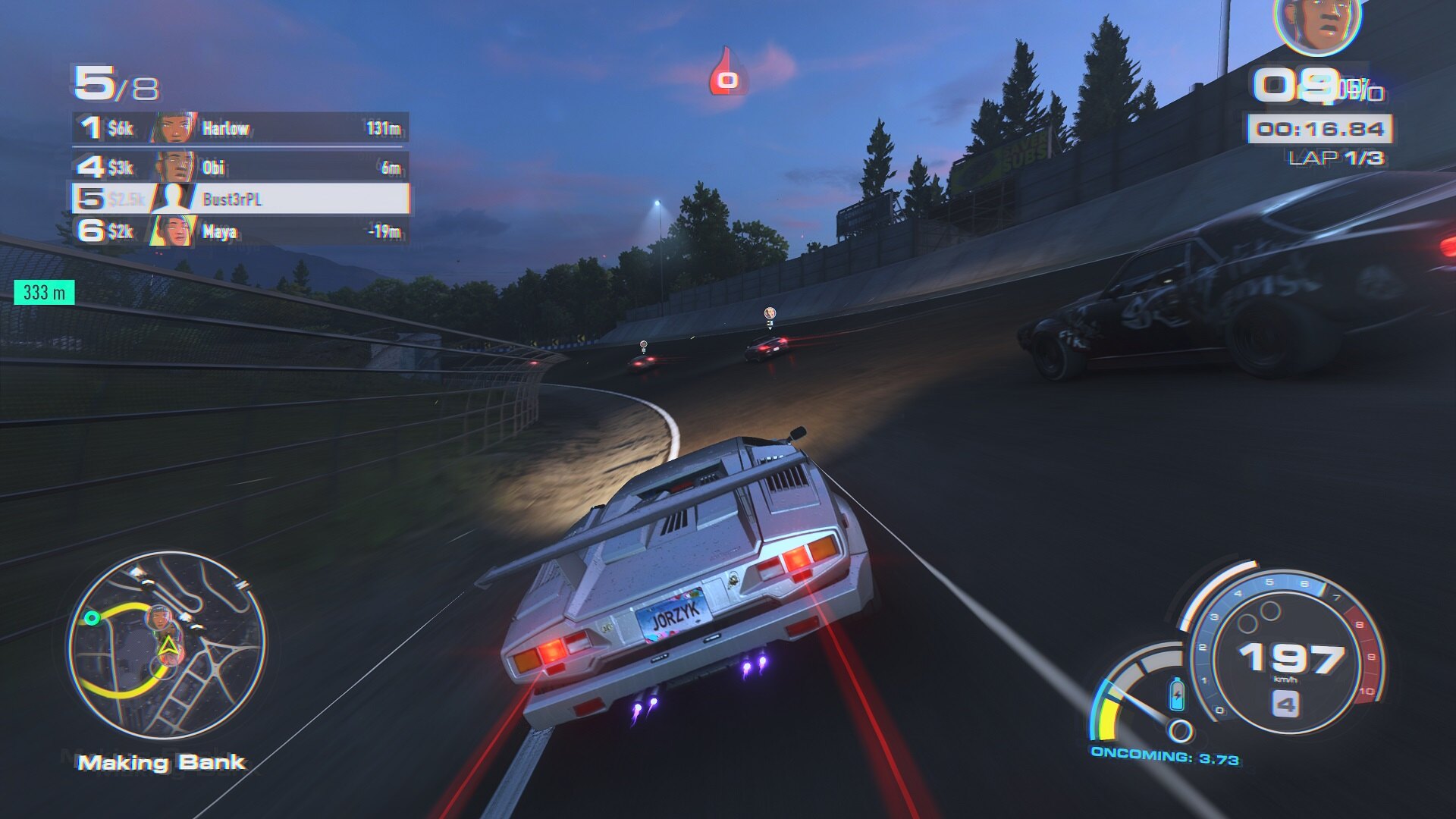The height and width of the screenshot is (819, 1456).
Task: Select Maya's row in the standings
Action: (240, 231)
